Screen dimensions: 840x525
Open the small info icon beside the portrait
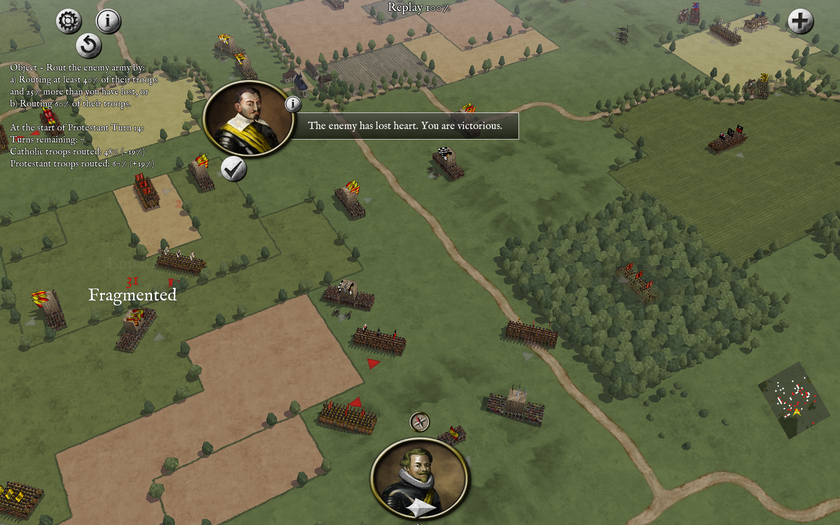pyautogui.click(x=293, y=103)
